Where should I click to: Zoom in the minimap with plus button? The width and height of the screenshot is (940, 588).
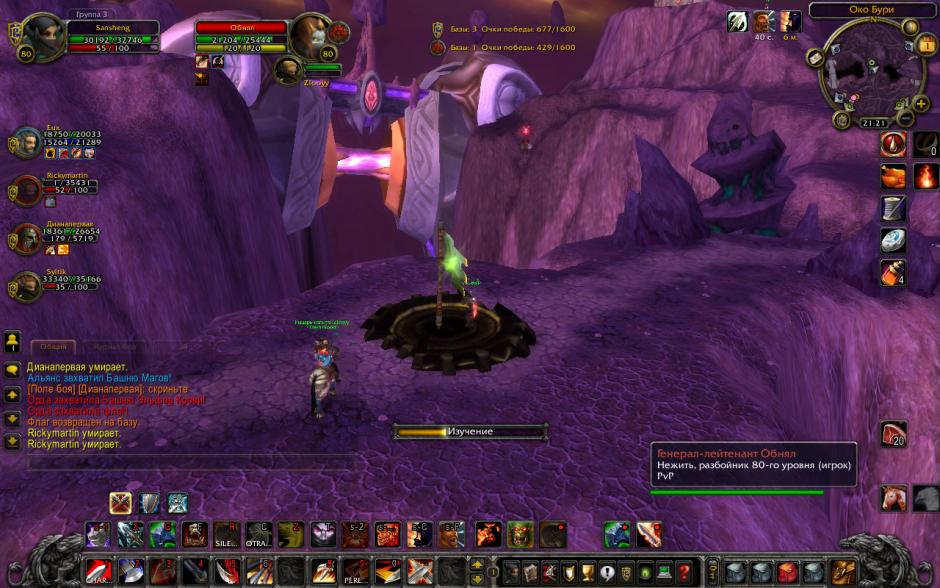(922, 104)
